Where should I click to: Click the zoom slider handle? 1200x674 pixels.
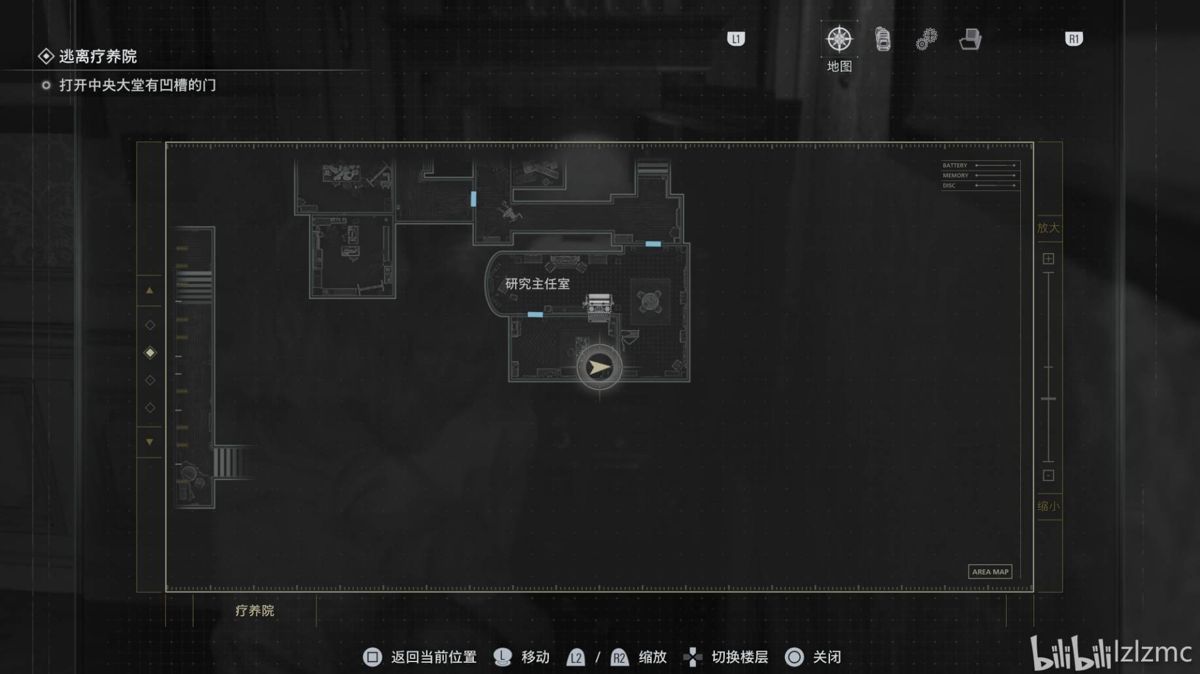(1048, 399)
